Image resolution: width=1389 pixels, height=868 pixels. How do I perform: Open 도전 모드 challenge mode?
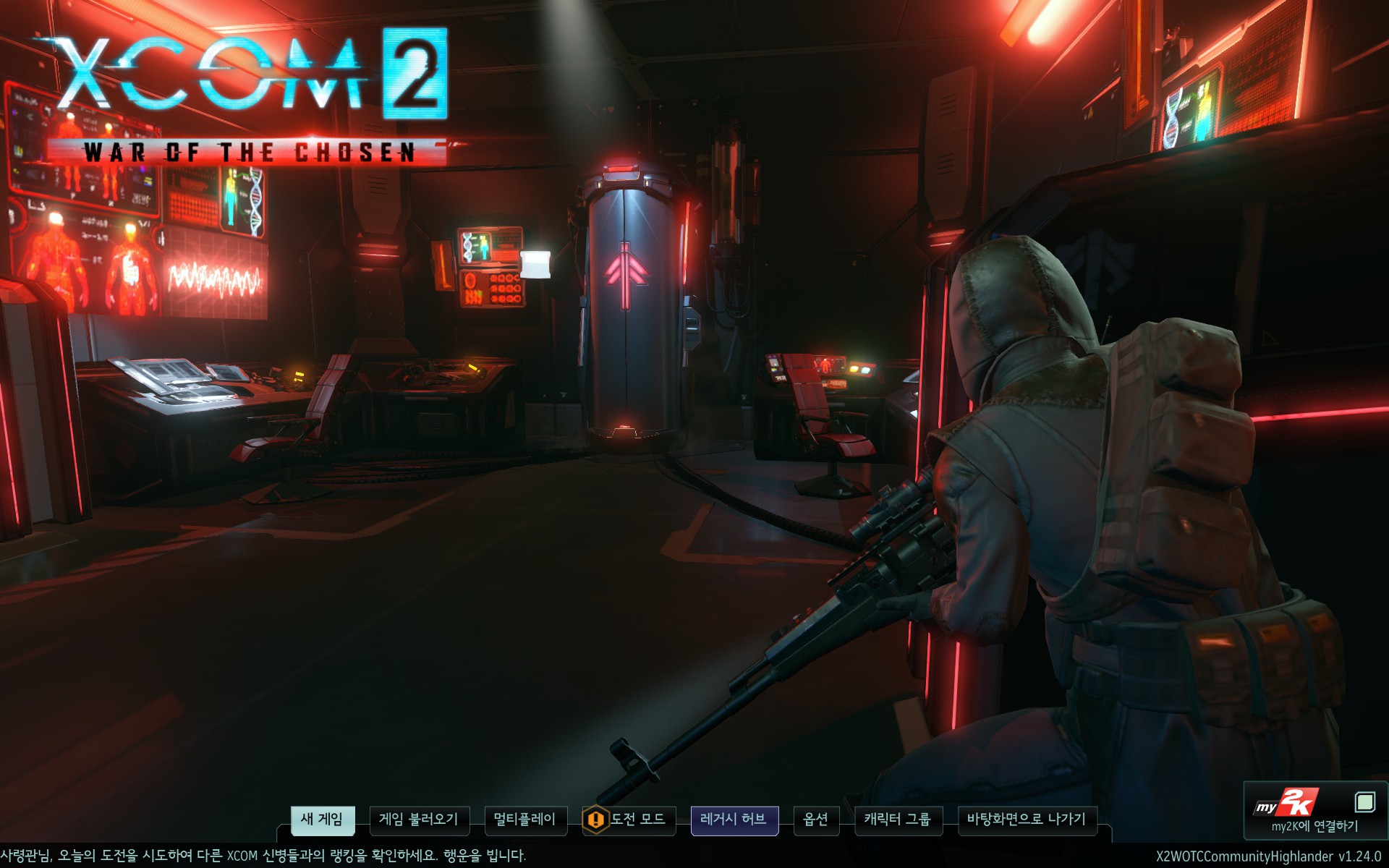[629, 820]
